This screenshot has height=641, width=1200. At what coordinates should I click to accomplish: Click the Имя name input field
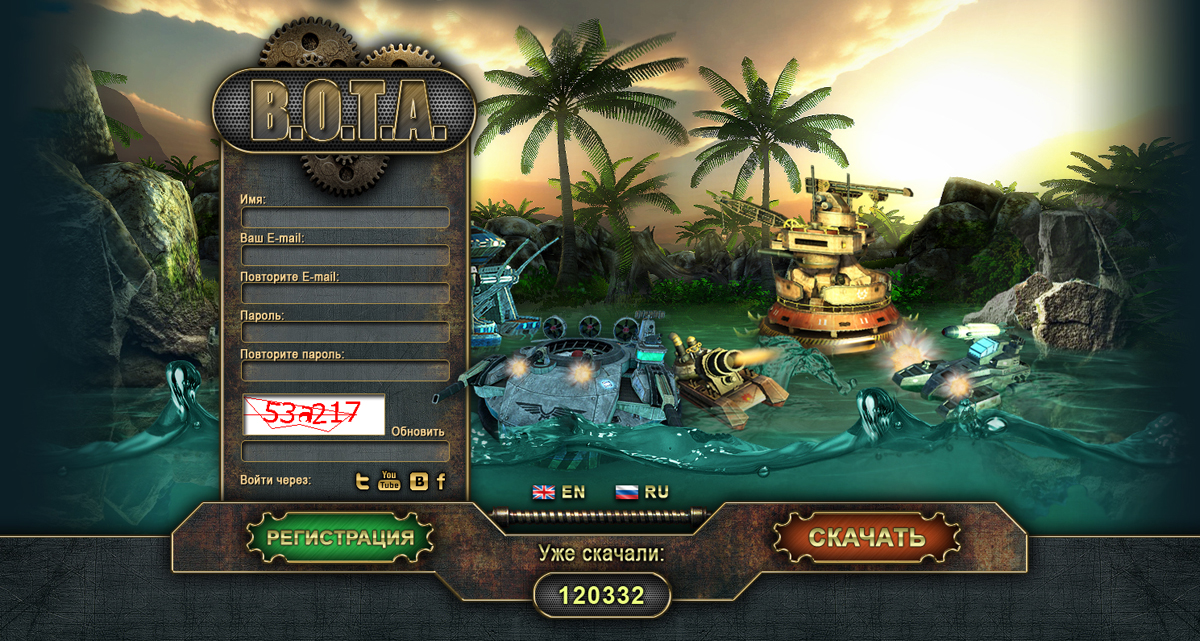point(345,217)
